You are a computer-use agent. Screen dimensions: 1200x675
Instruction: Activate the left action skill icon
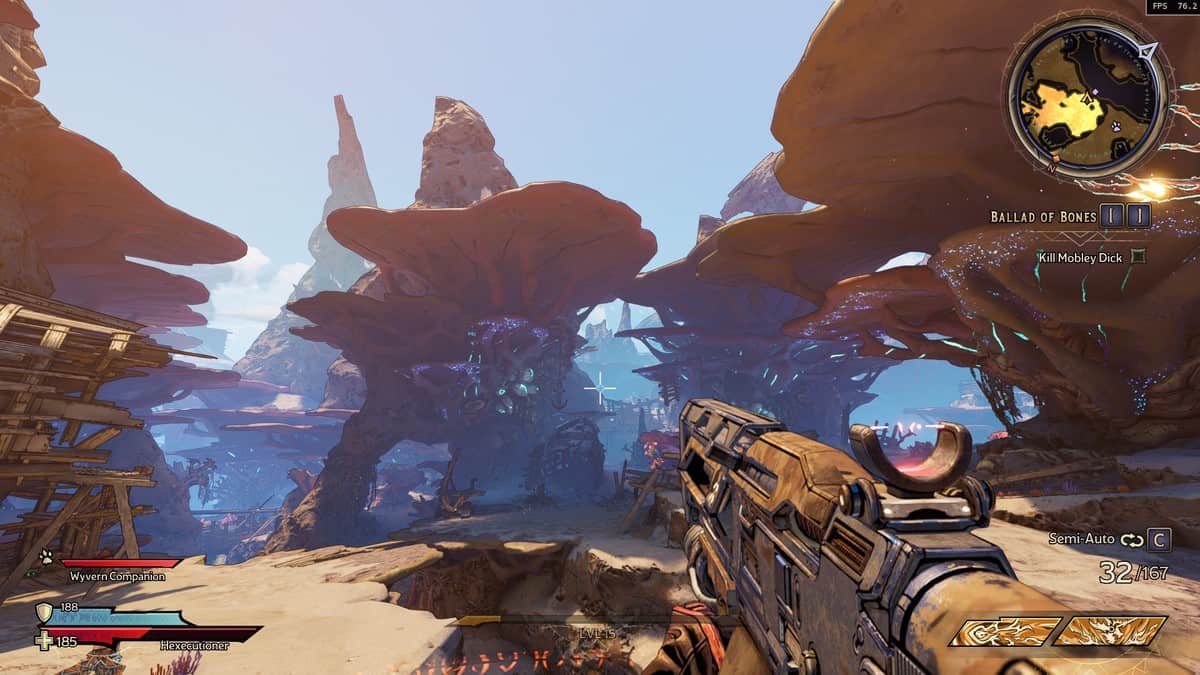coord(1004,631)
